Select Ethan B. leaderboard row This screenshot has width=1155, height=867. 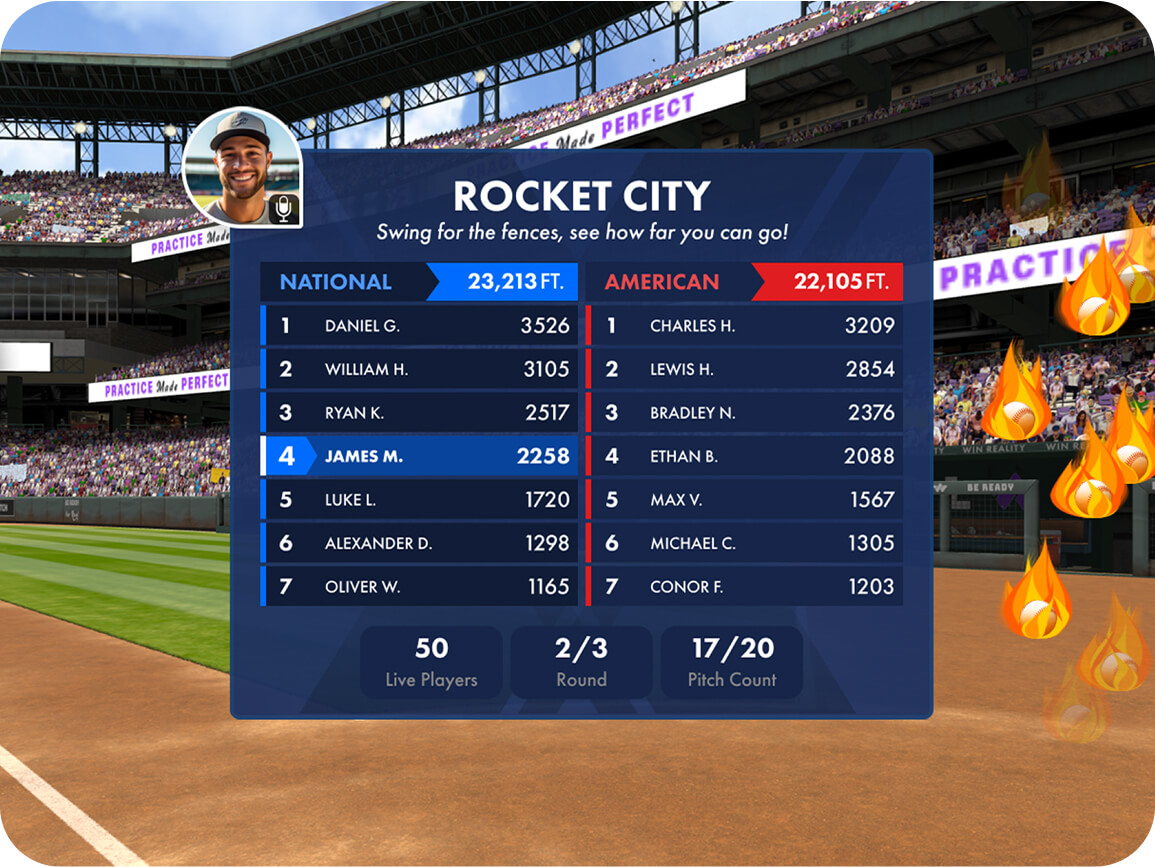tap(744, 456)
